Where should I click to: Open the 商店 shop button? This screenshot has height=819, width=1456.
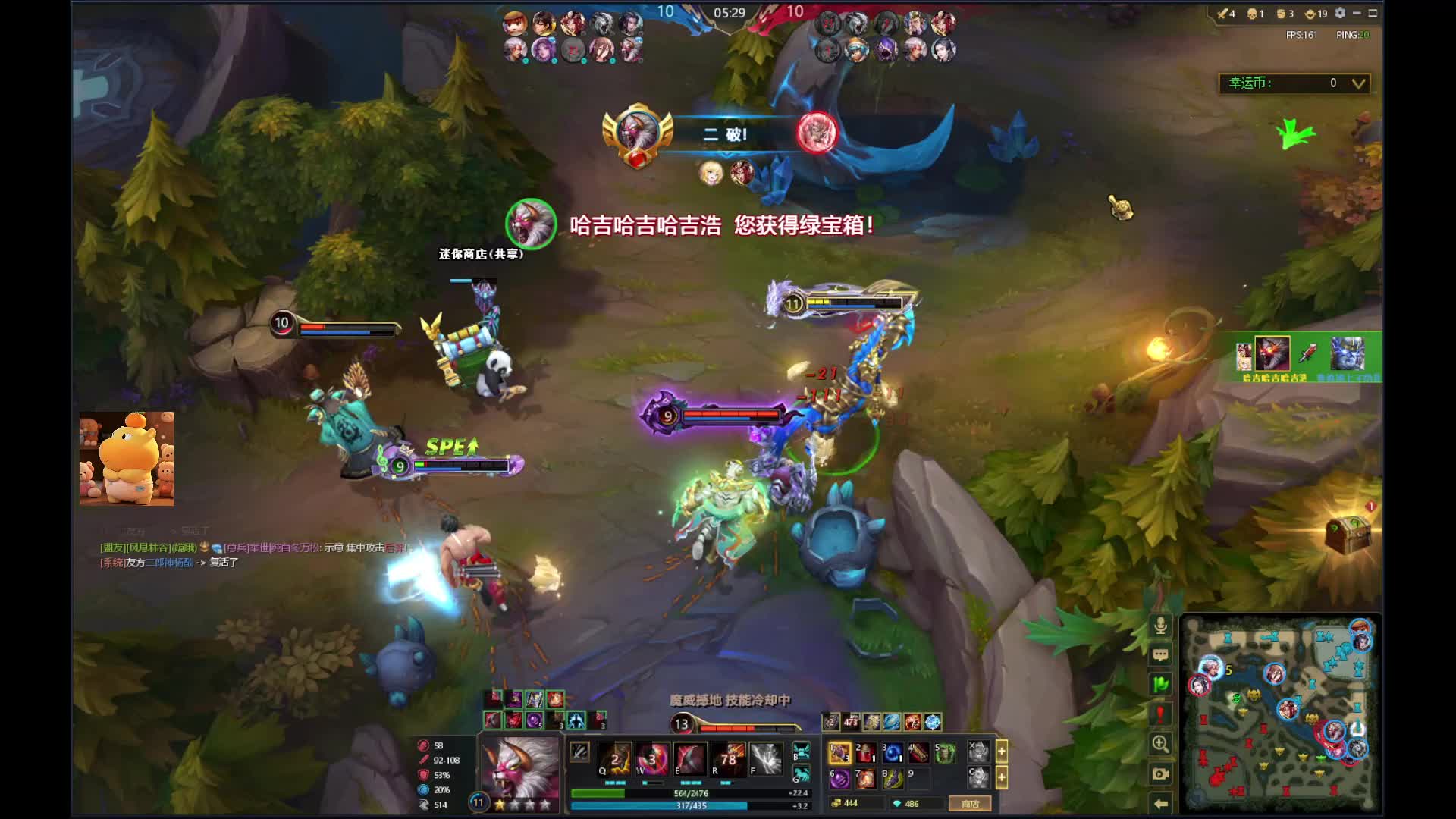[x=970, y=804]
